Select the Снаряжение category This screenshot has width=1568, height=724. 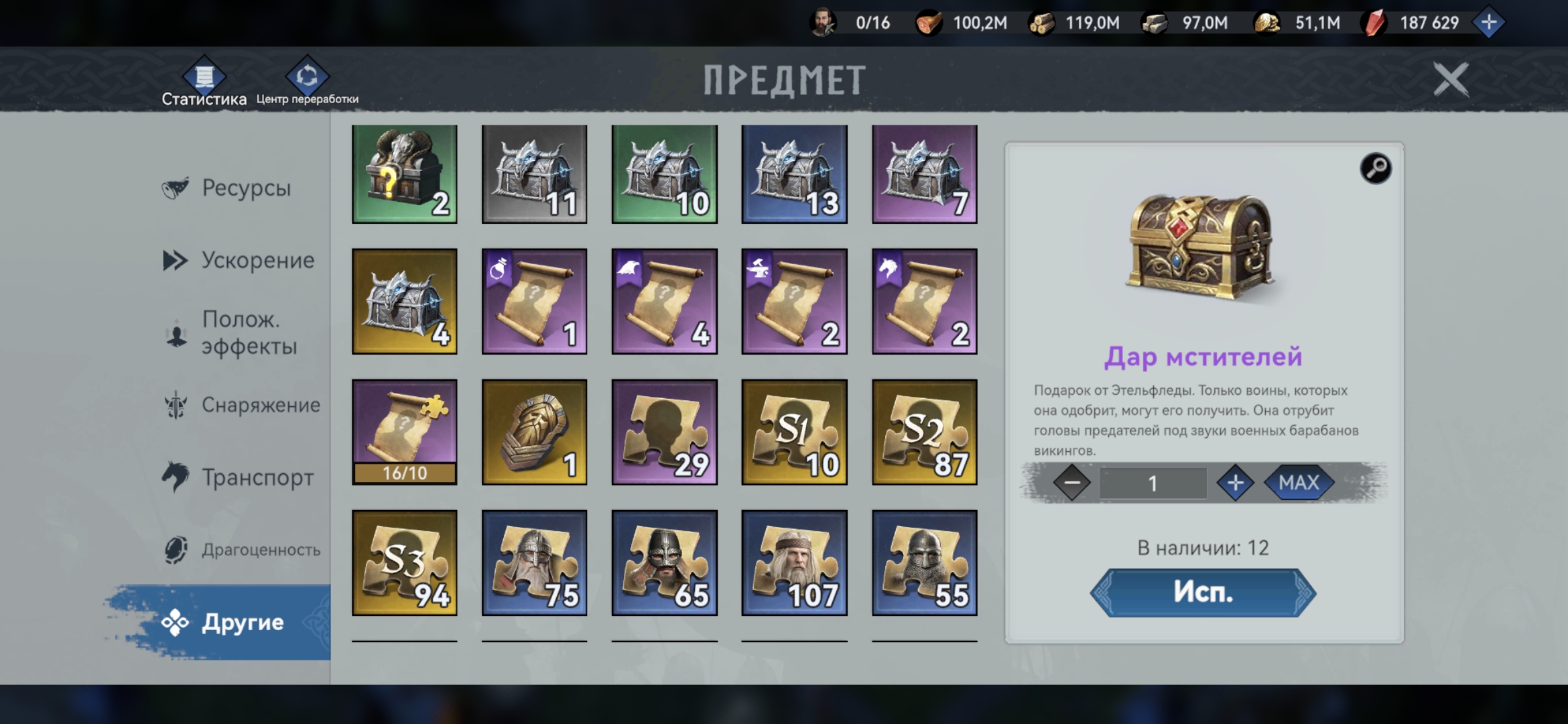[260, 405]
